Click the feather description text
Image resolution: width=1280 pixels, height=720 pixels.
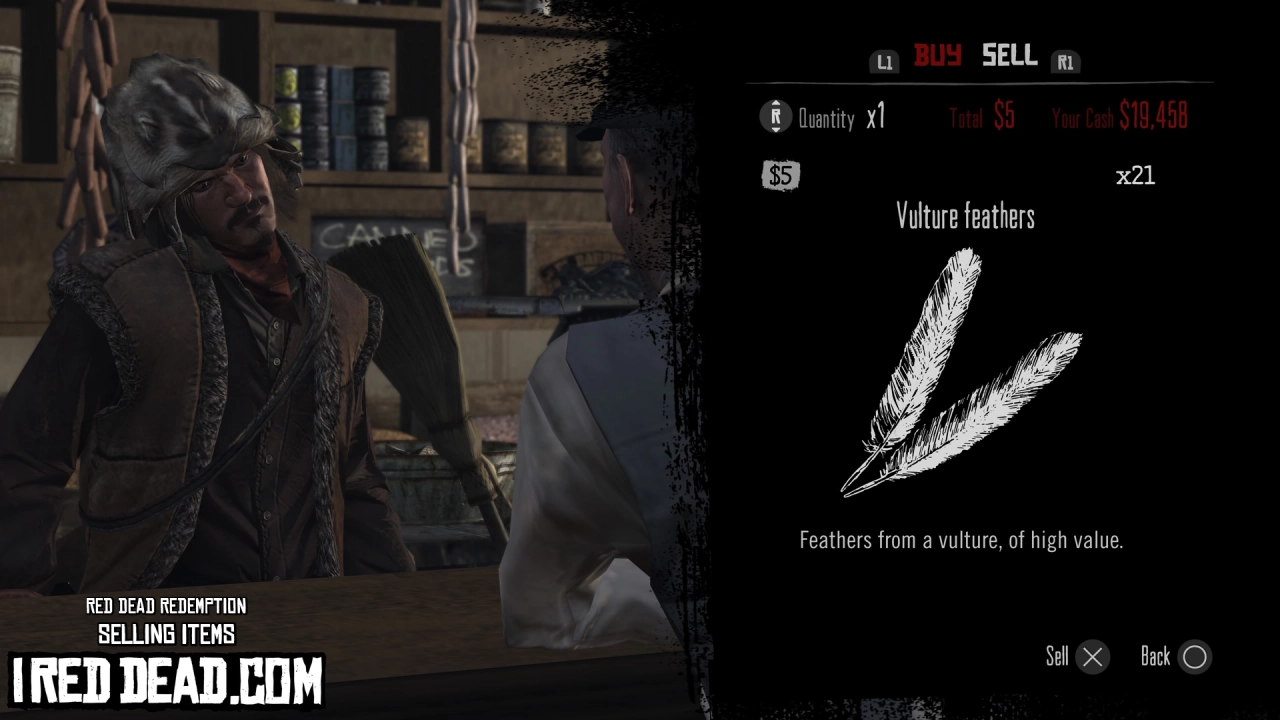tap(961, 541)
